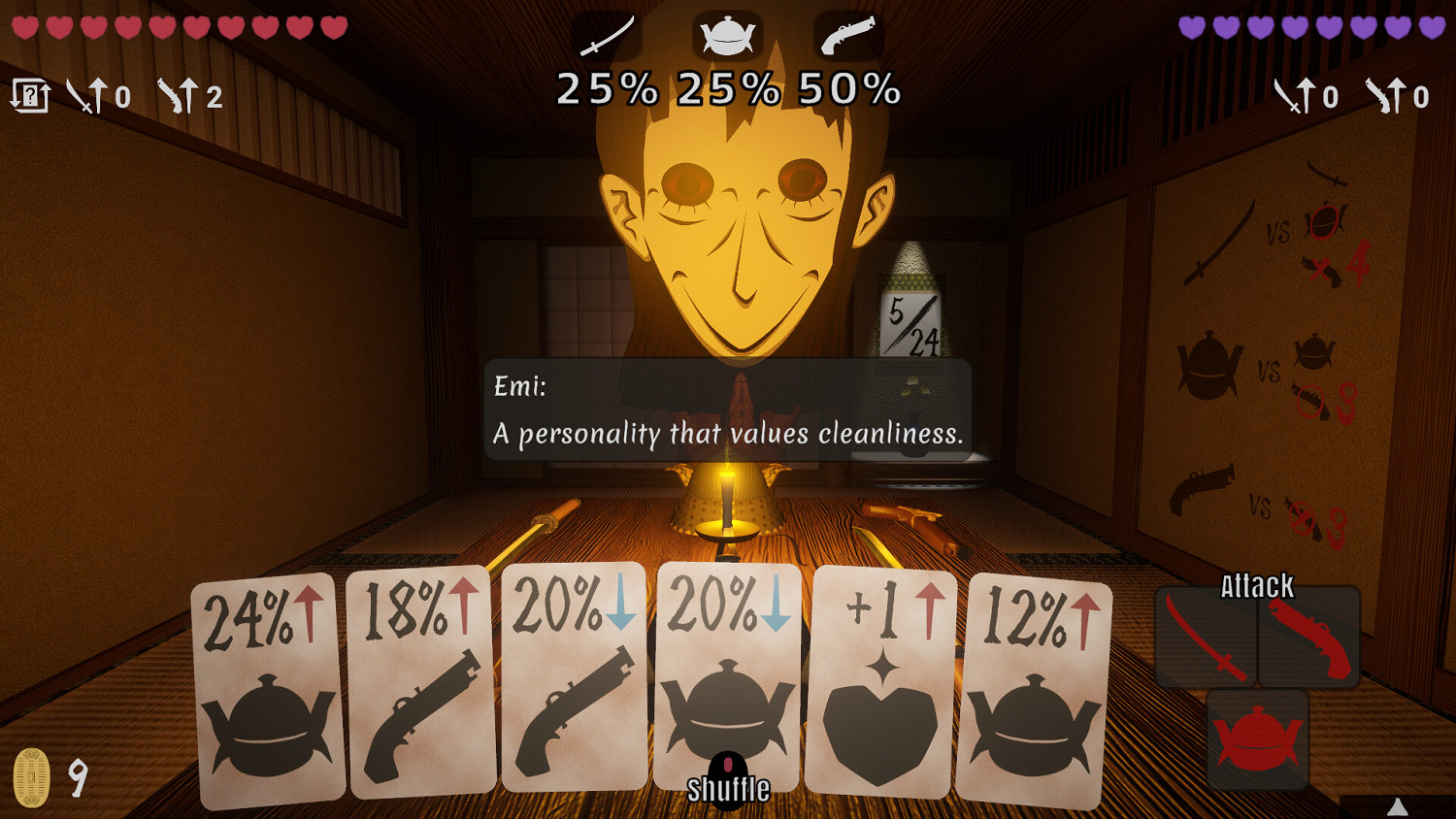Click the unknown card cycle icon top left
Viewport: 1456px width, 819px height.
29,95
